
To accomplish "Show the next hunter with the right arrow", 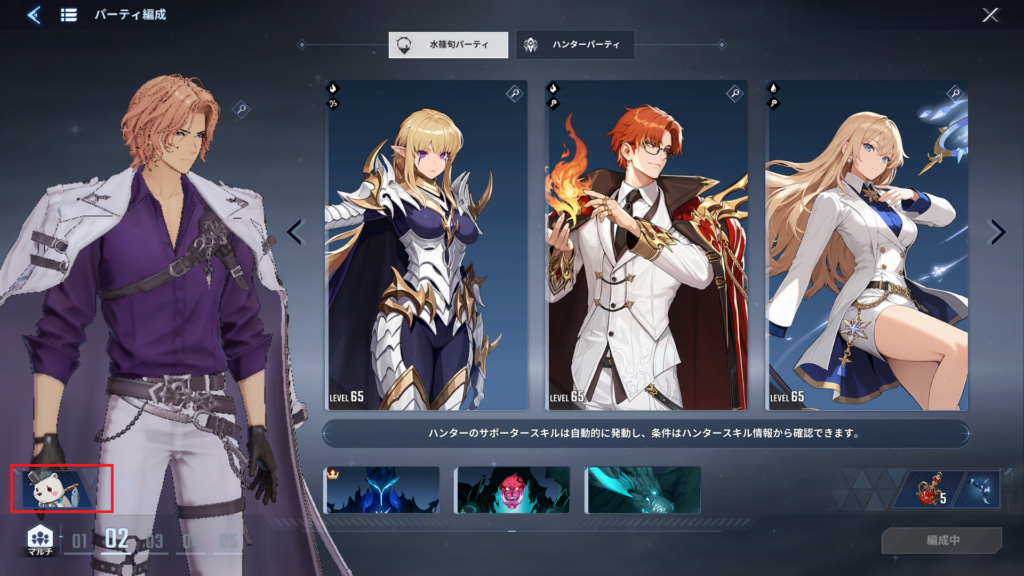I will tap(997, 232).
